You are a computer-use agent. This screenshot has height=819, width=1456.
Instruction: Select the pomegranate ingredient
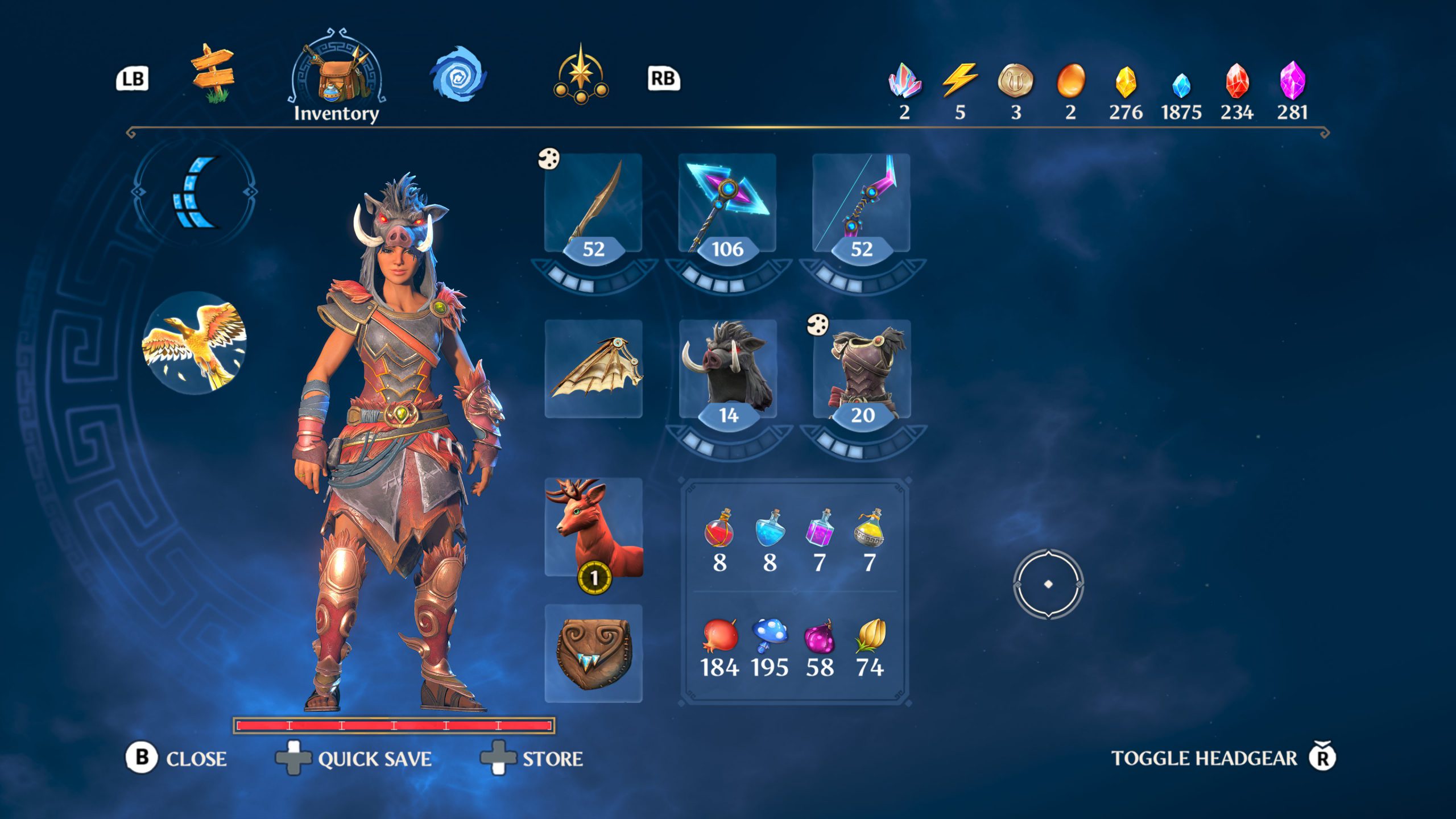click(x=719, y=636)
